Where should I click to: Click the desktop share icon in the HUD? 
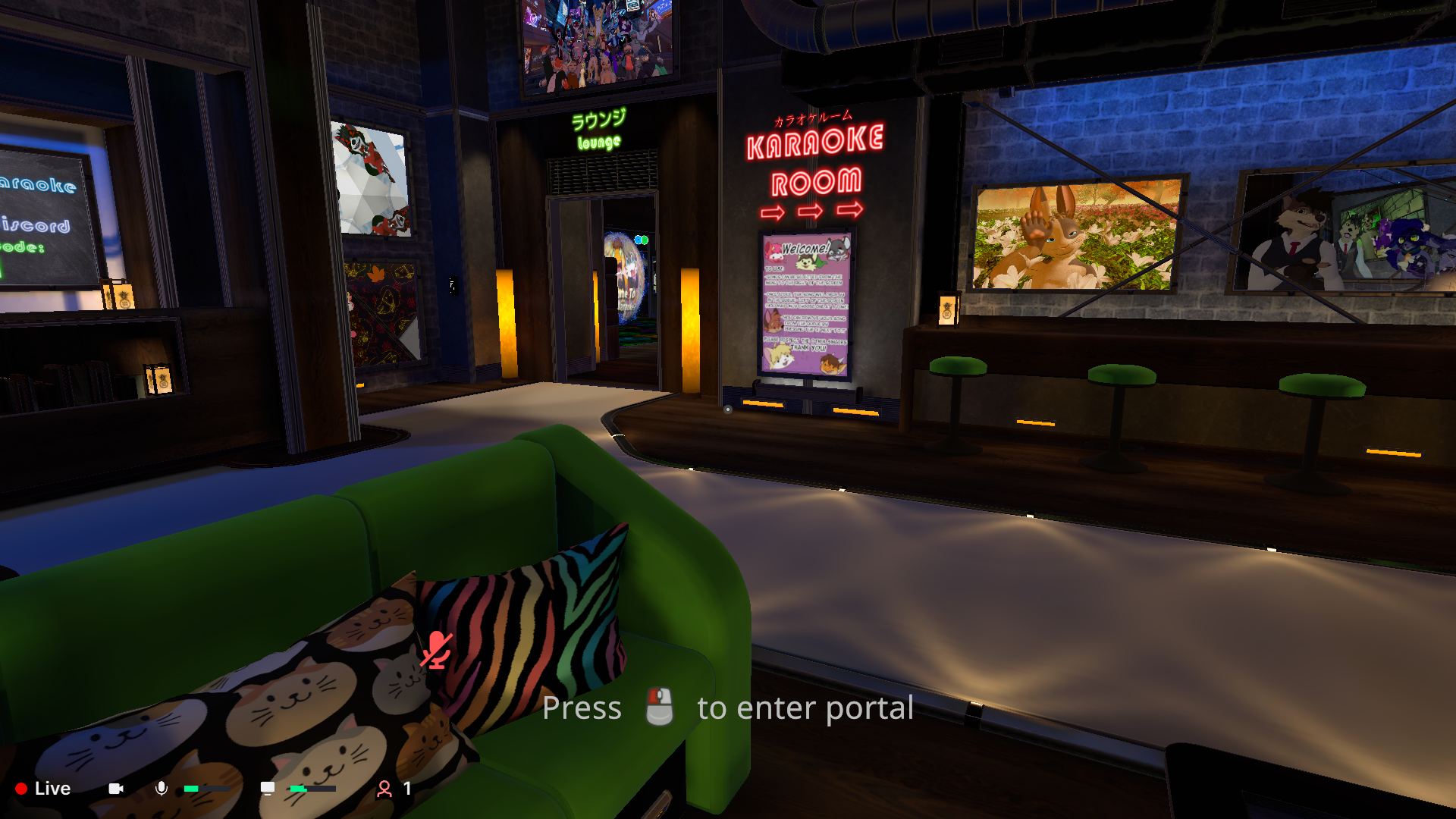pyautogui.click(x=267, y=789)
